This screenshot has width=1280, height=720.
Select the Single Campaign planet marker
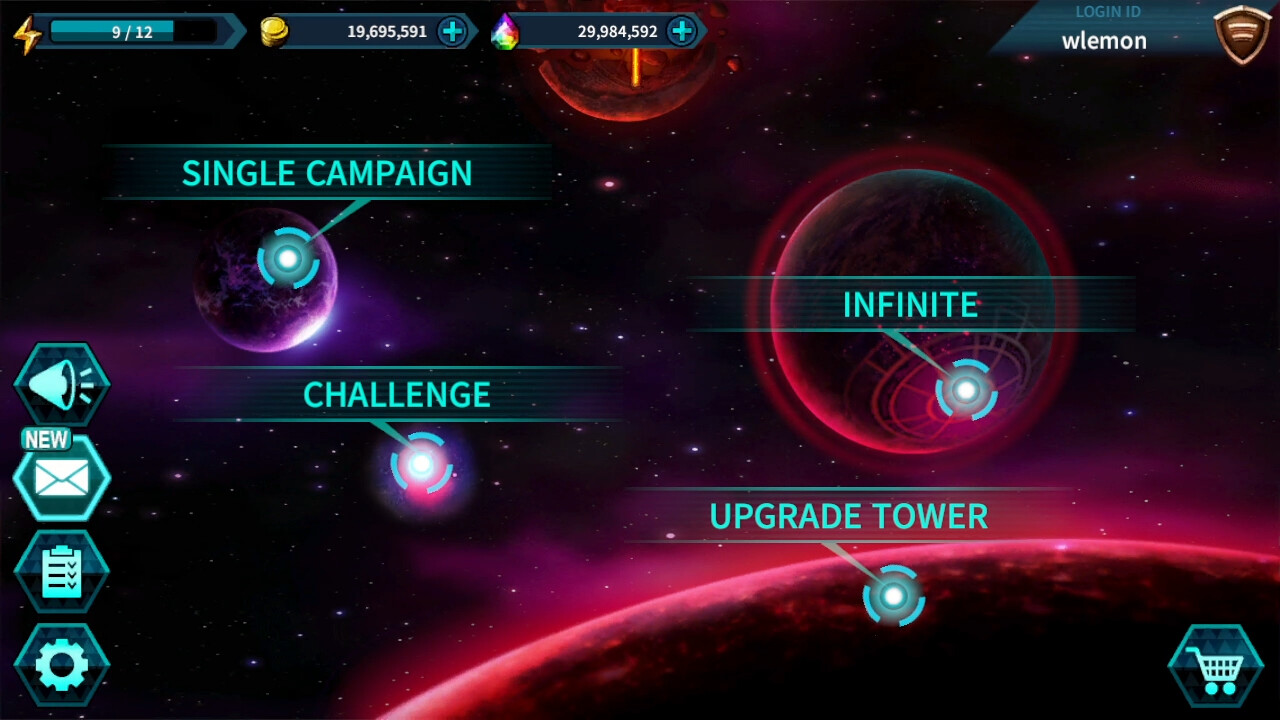click(288, 258)
